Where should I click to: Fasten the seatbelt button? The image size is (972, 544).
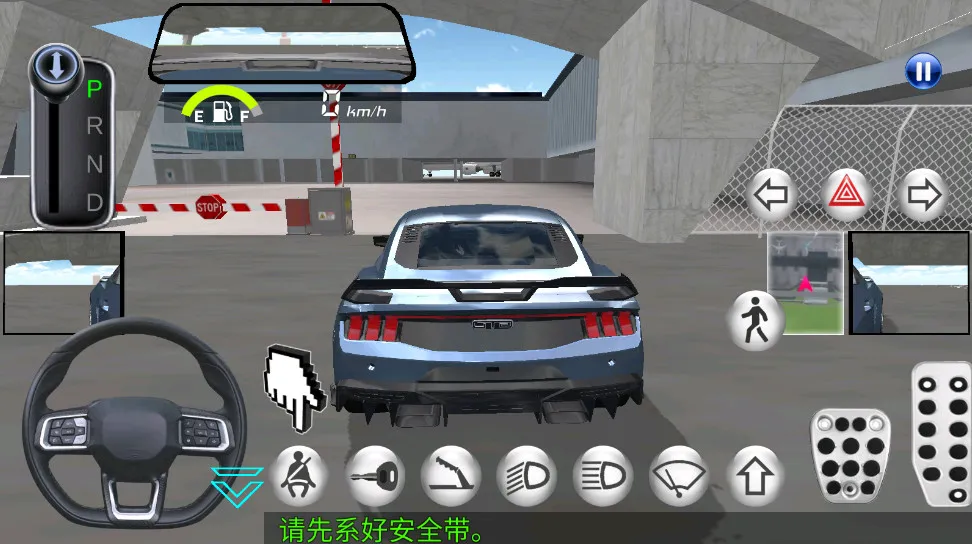click(298, 473)
